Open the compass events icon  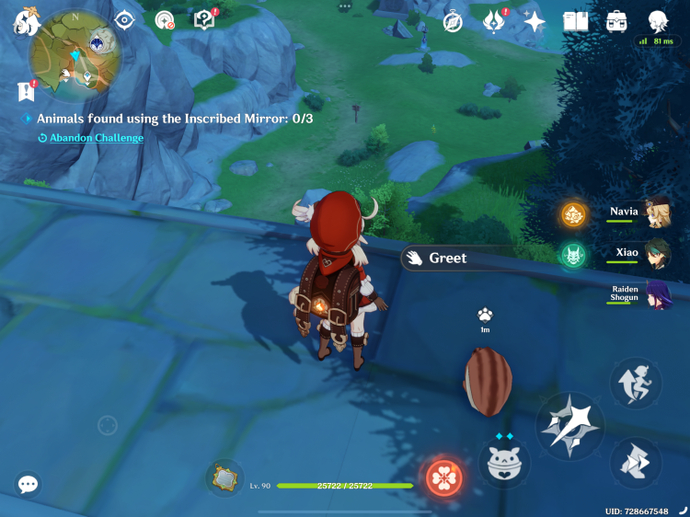(x=453, y=21)
